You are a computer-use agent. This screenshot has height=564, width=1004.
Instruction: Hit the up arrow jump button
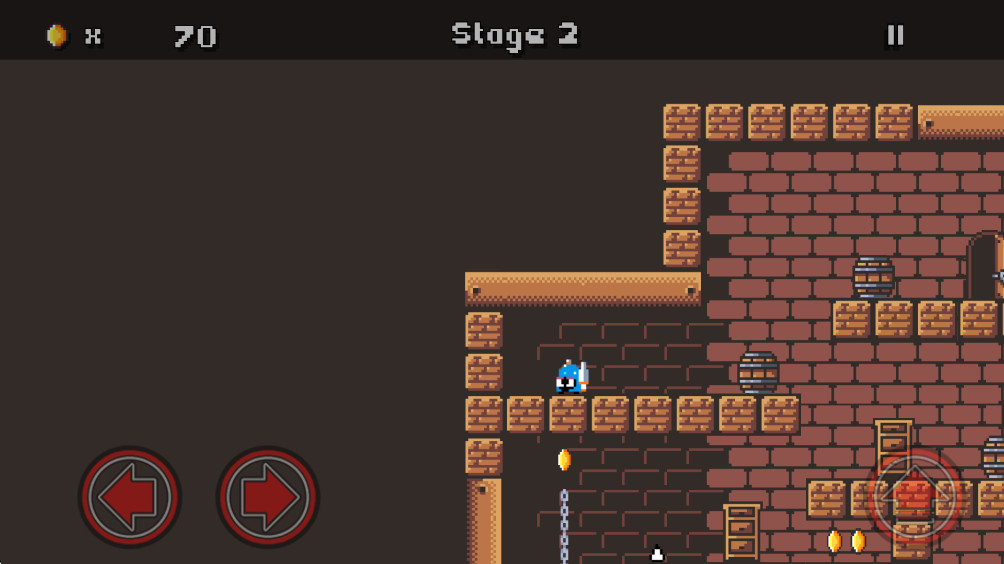coord(914,495)
